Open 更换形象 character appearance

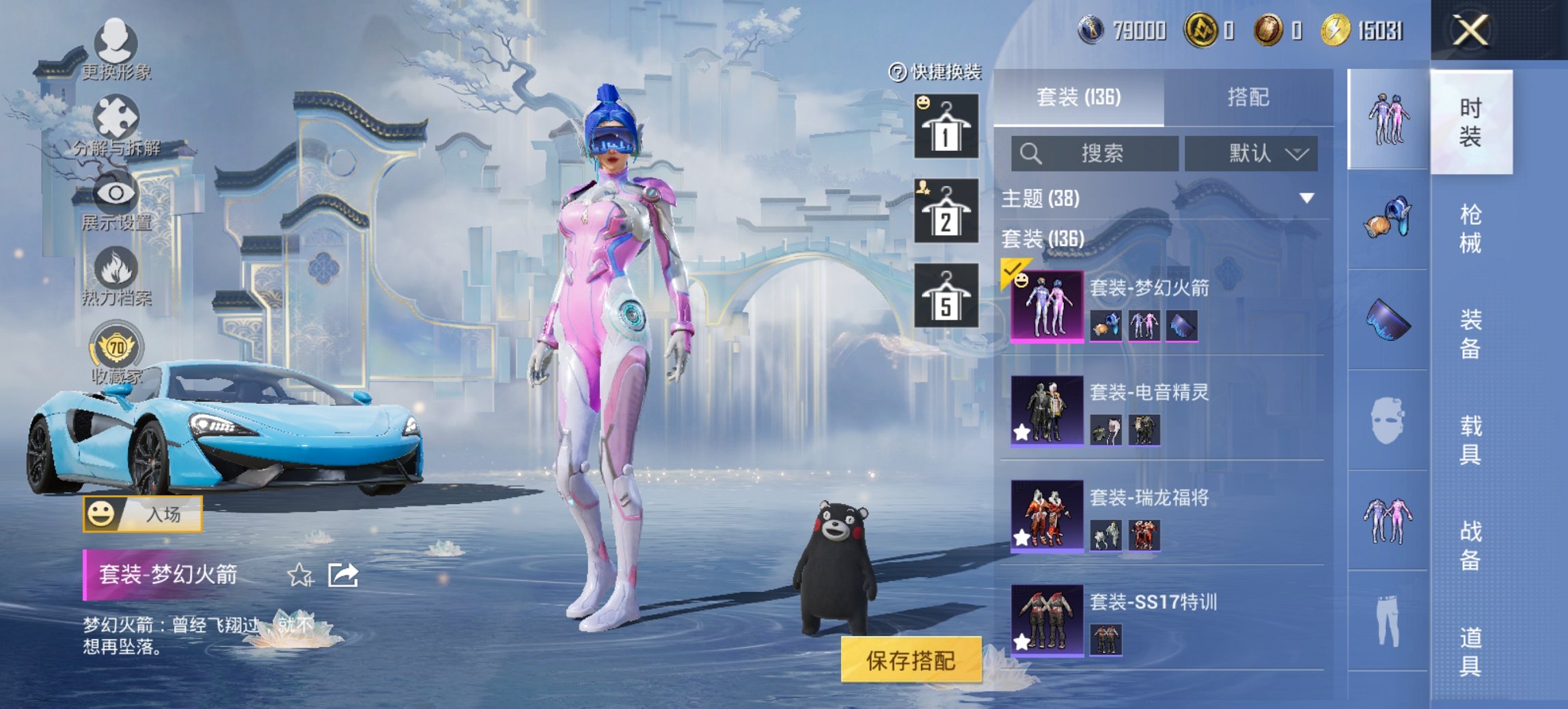pos(116,48)
